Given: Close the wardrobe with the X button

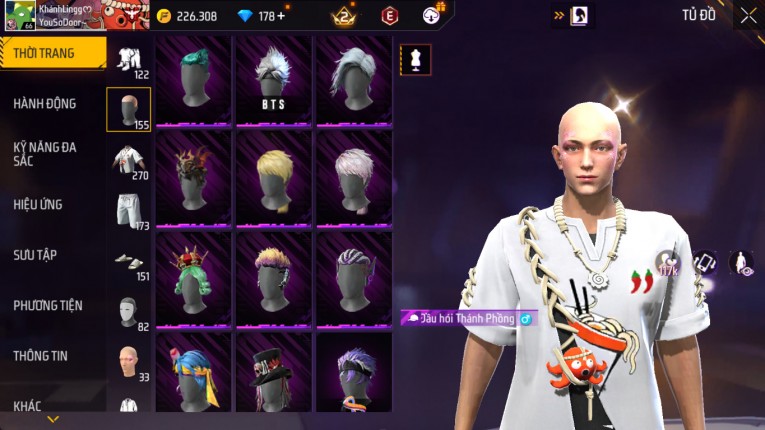Looking at the screenshot, I should 748,15.
